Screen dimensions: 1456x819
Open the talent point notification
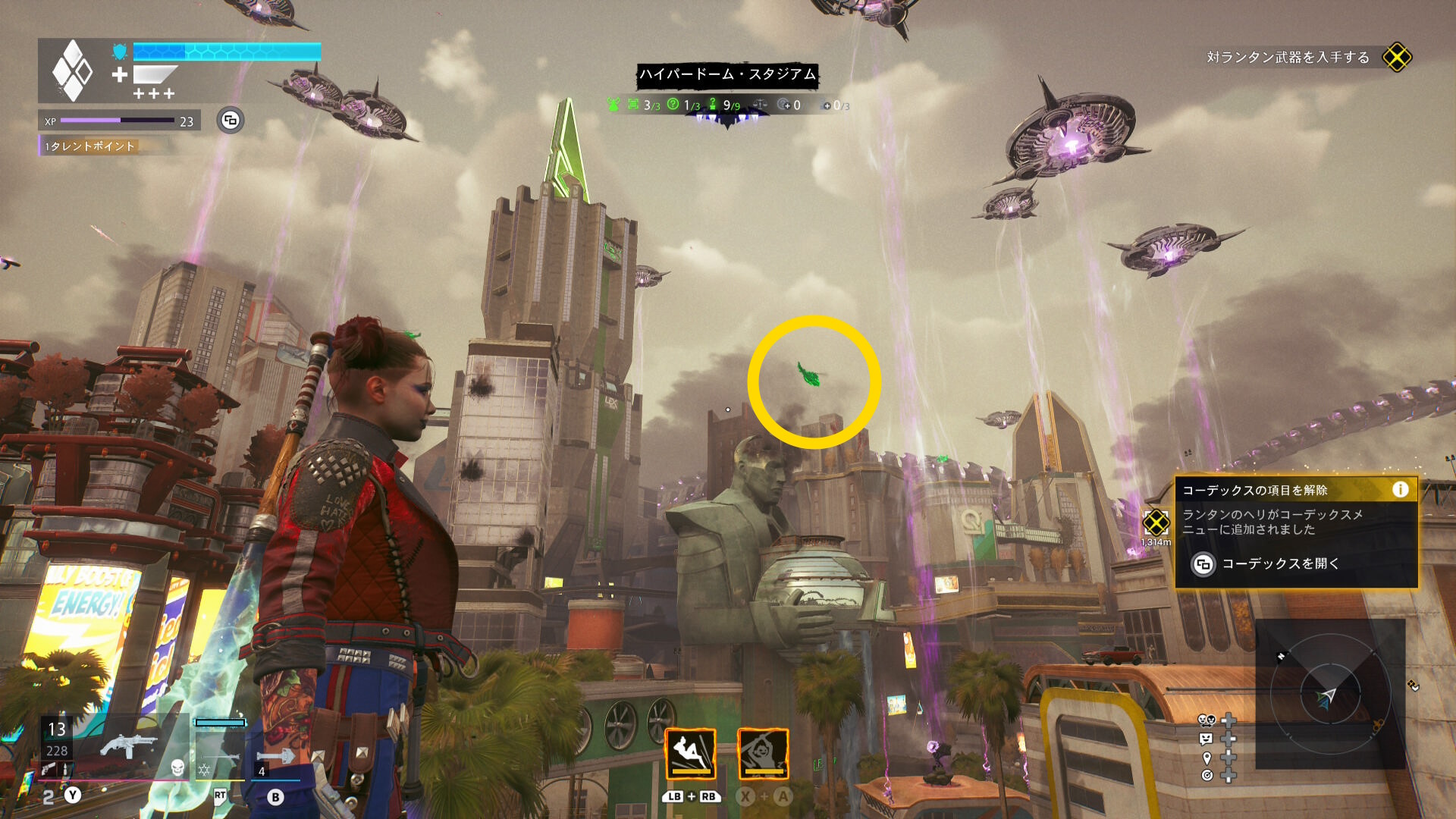[91, 146]
